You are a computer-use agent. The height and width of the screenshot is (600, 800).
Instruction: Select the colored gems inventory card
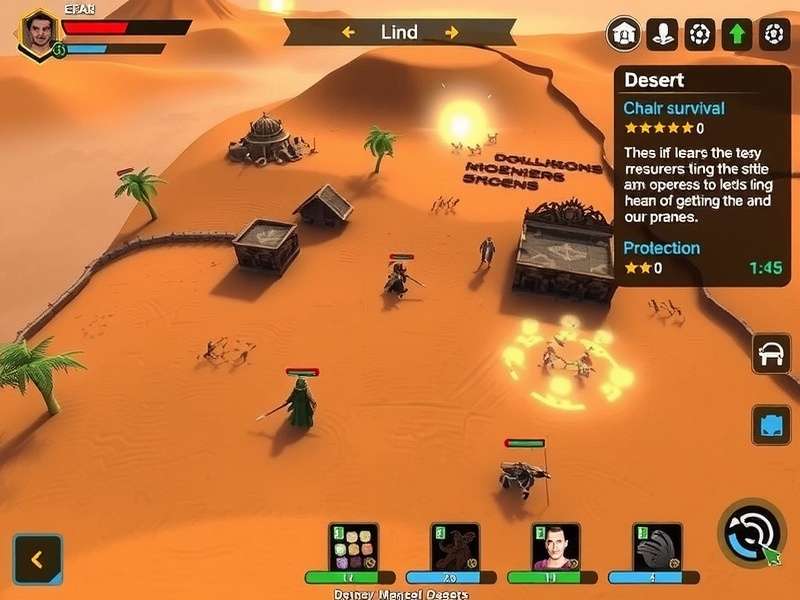click(x=353, y=547)
